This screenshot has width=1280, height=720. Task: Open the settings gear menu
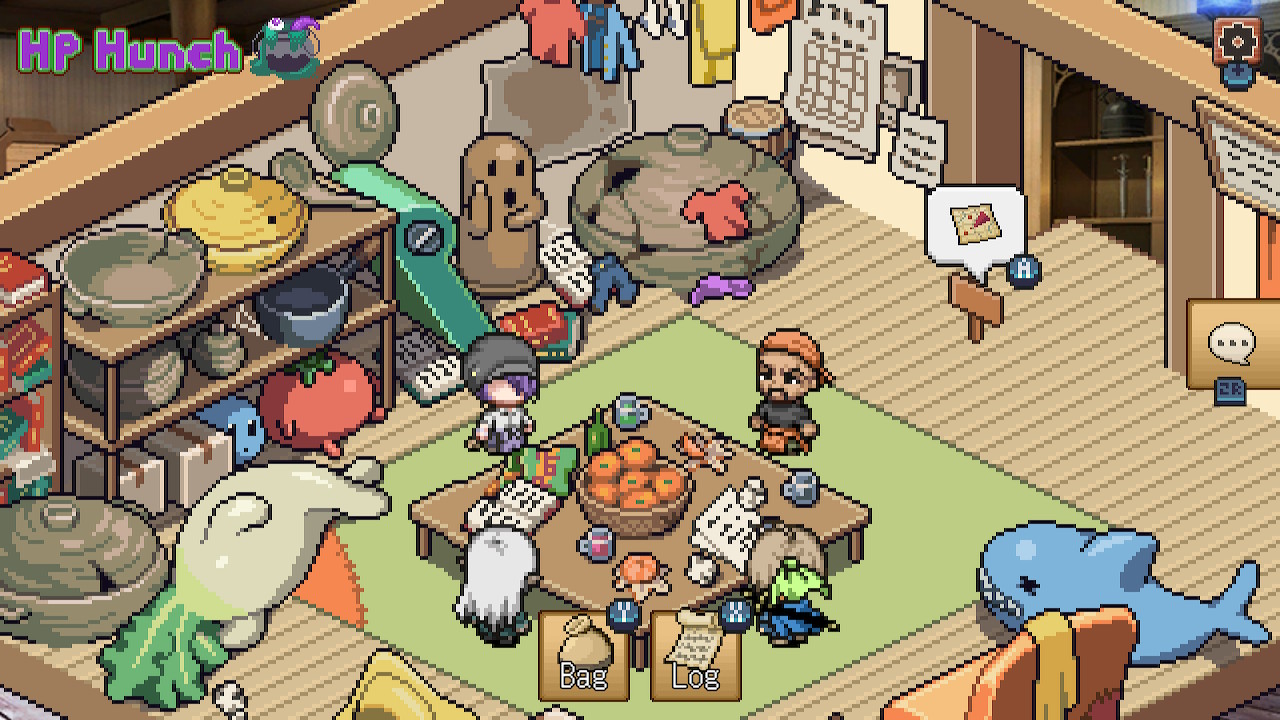click(x=1237, y=42)
